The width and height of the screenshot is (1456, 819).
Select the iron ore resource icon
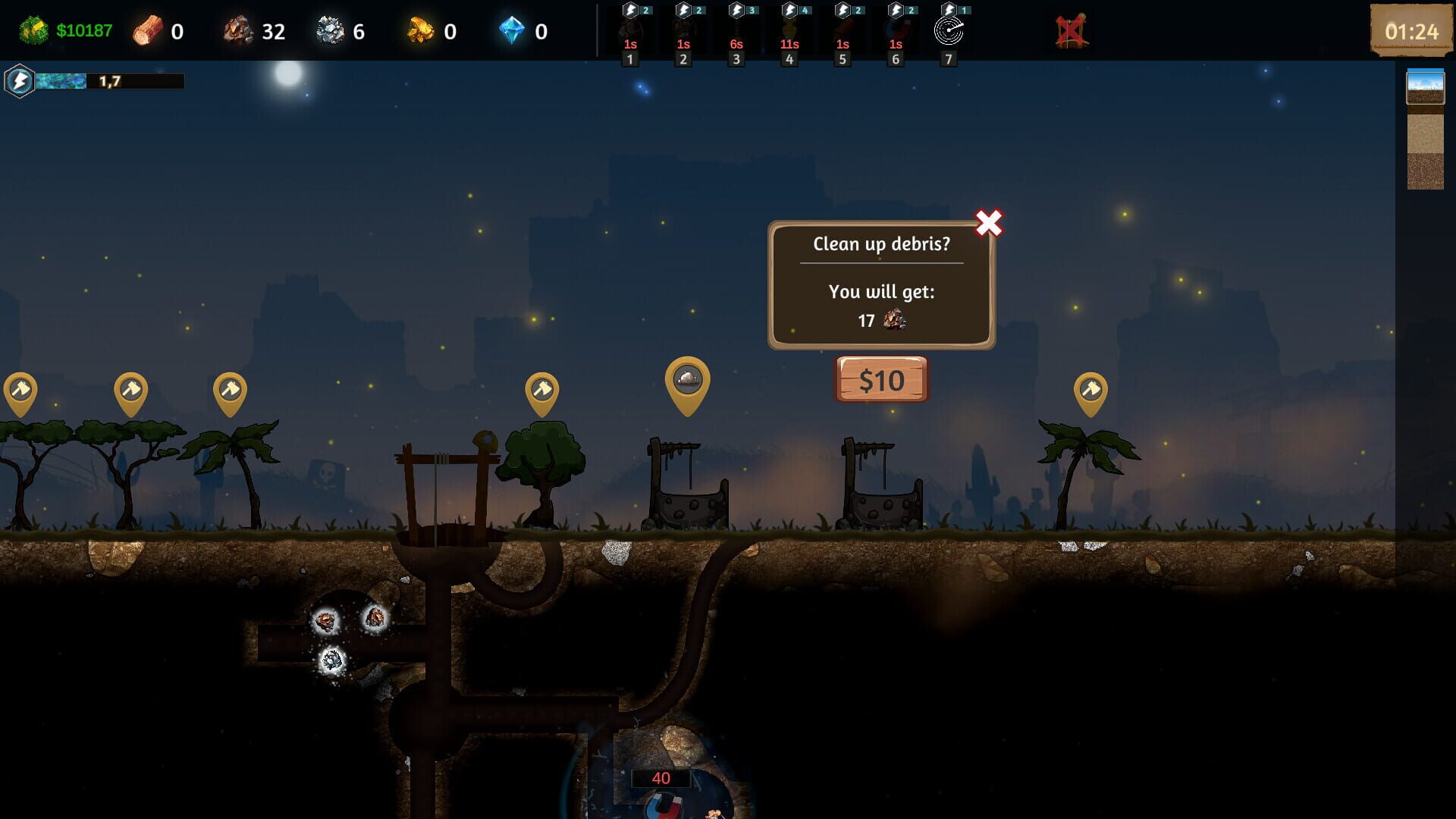pyautogui.click(x=331, y=31)
